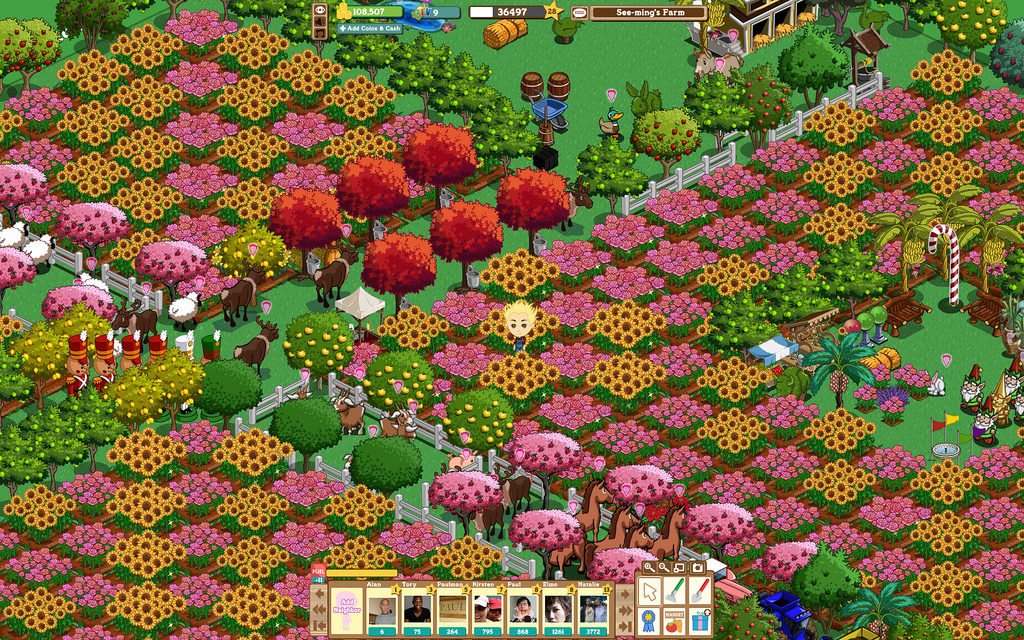Open the Market
1024x640 pixels.
point(675,620)
